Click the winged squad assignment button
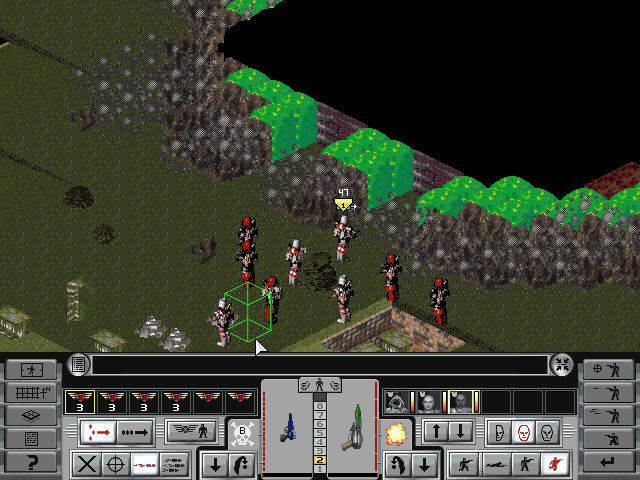The width and height of the screenshot is (640, 480). click(191, 432)
